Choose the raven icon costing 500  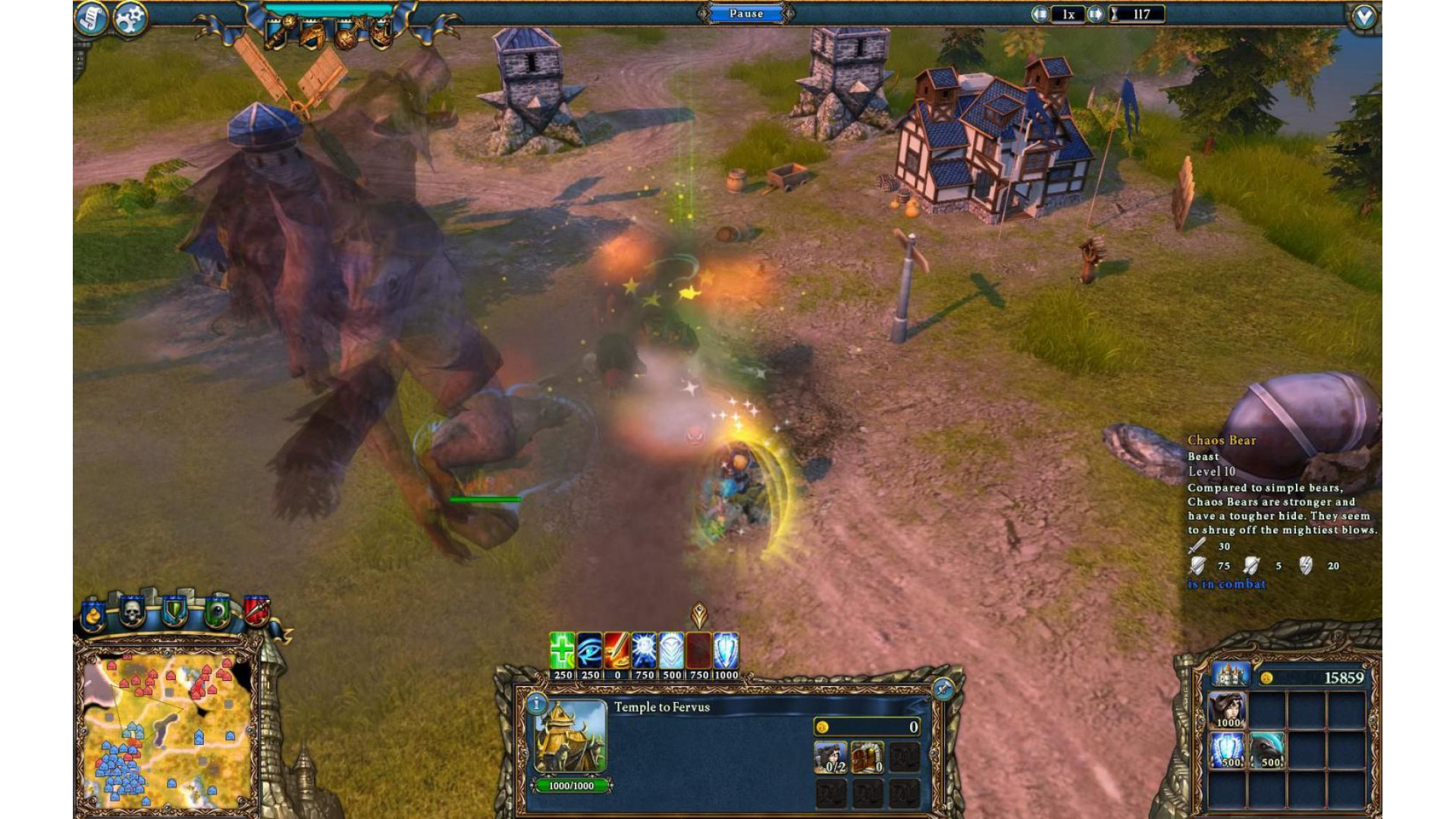(1267, 750)
